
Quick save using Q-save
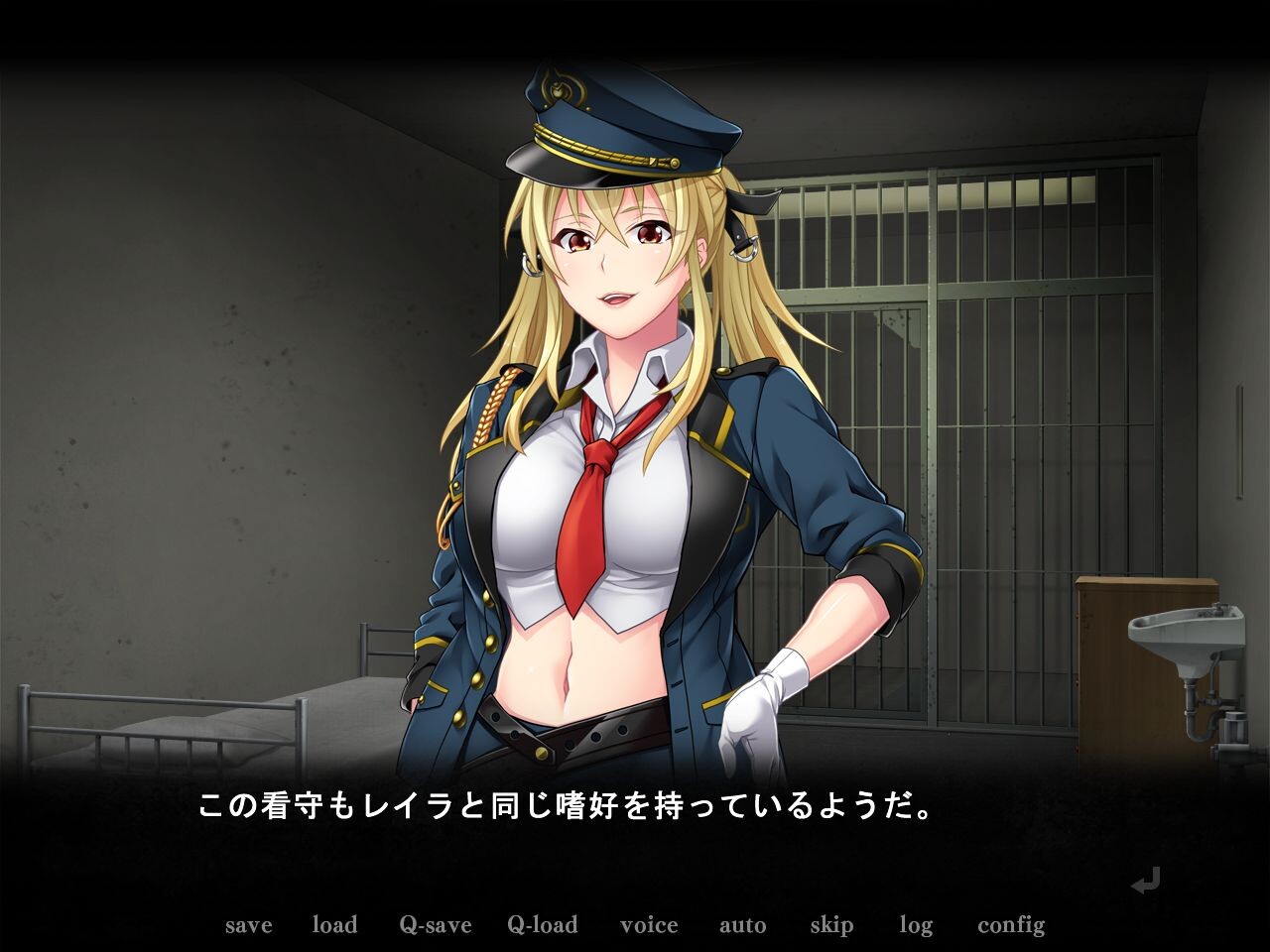point(434,925)
